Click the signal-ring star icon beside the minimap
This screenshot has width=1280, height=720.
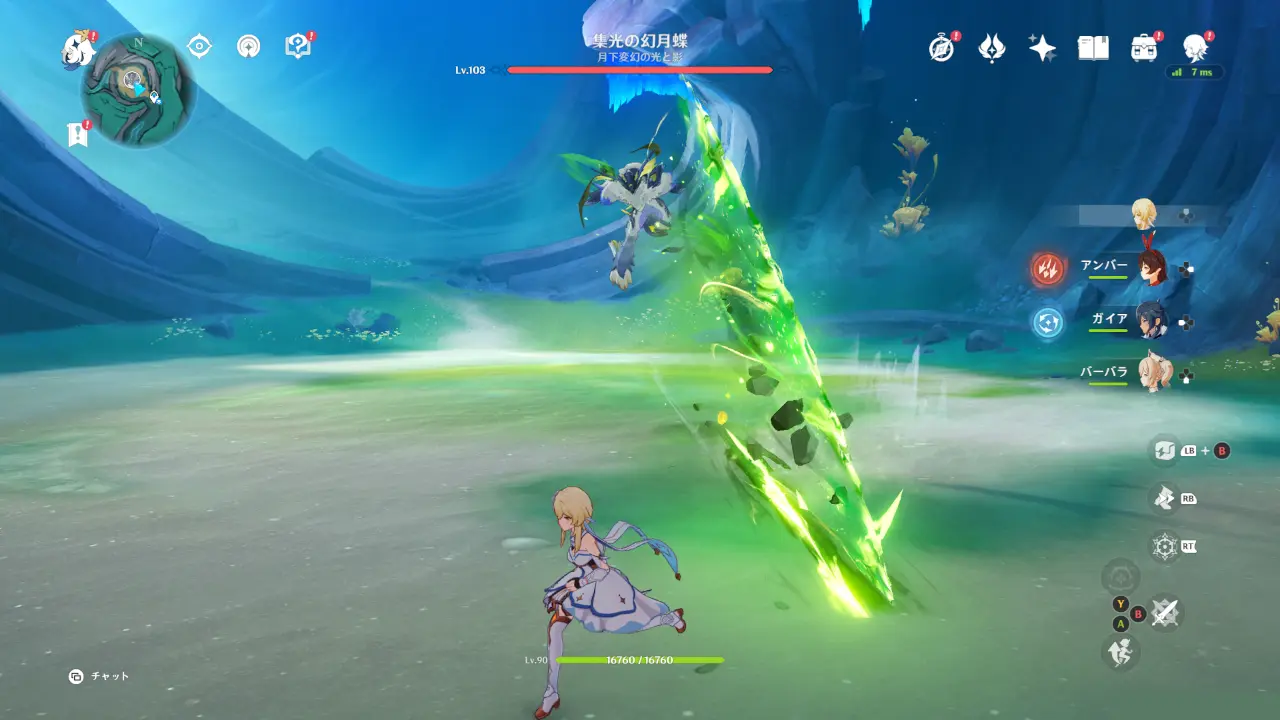point(248,46)
